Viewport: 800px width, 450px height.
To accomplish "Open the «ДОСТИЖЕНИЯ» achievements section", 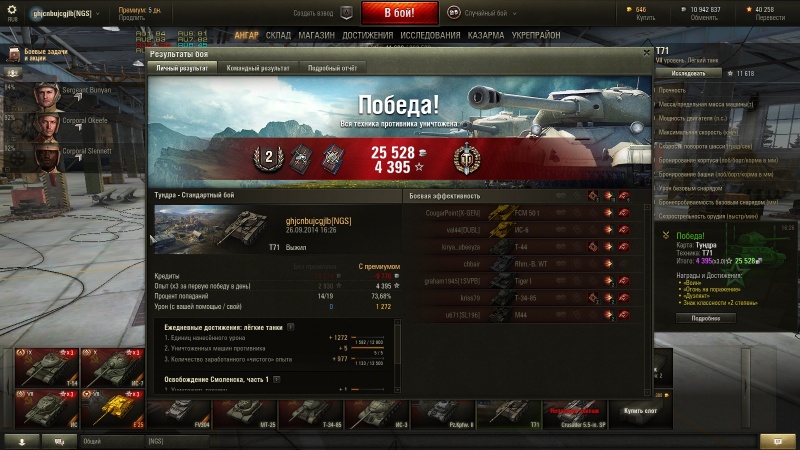I will point(367,35).
